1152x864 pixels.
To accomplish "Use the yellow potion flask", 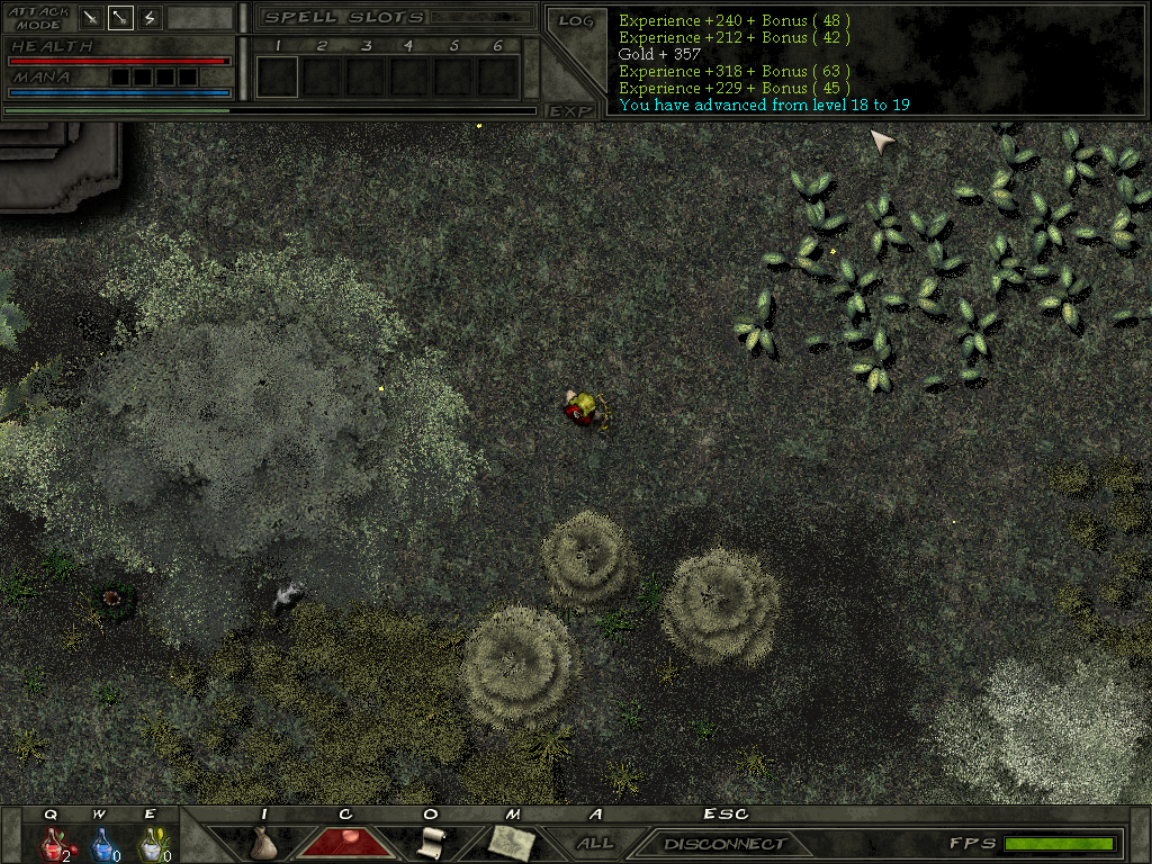I will (150, 844).
